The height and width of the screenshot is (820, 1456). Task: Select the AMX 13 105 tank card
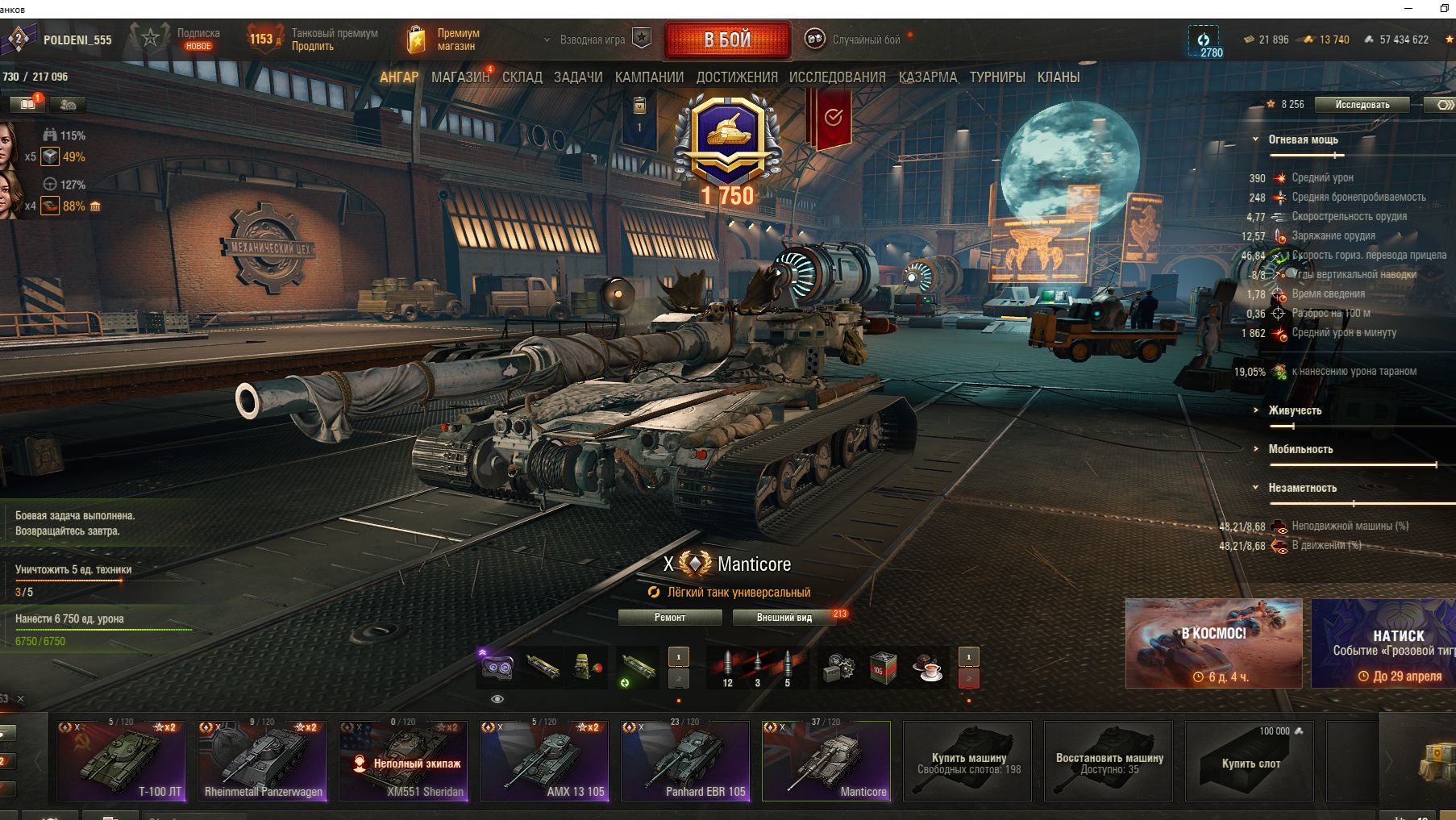click(x=544, y=760)
